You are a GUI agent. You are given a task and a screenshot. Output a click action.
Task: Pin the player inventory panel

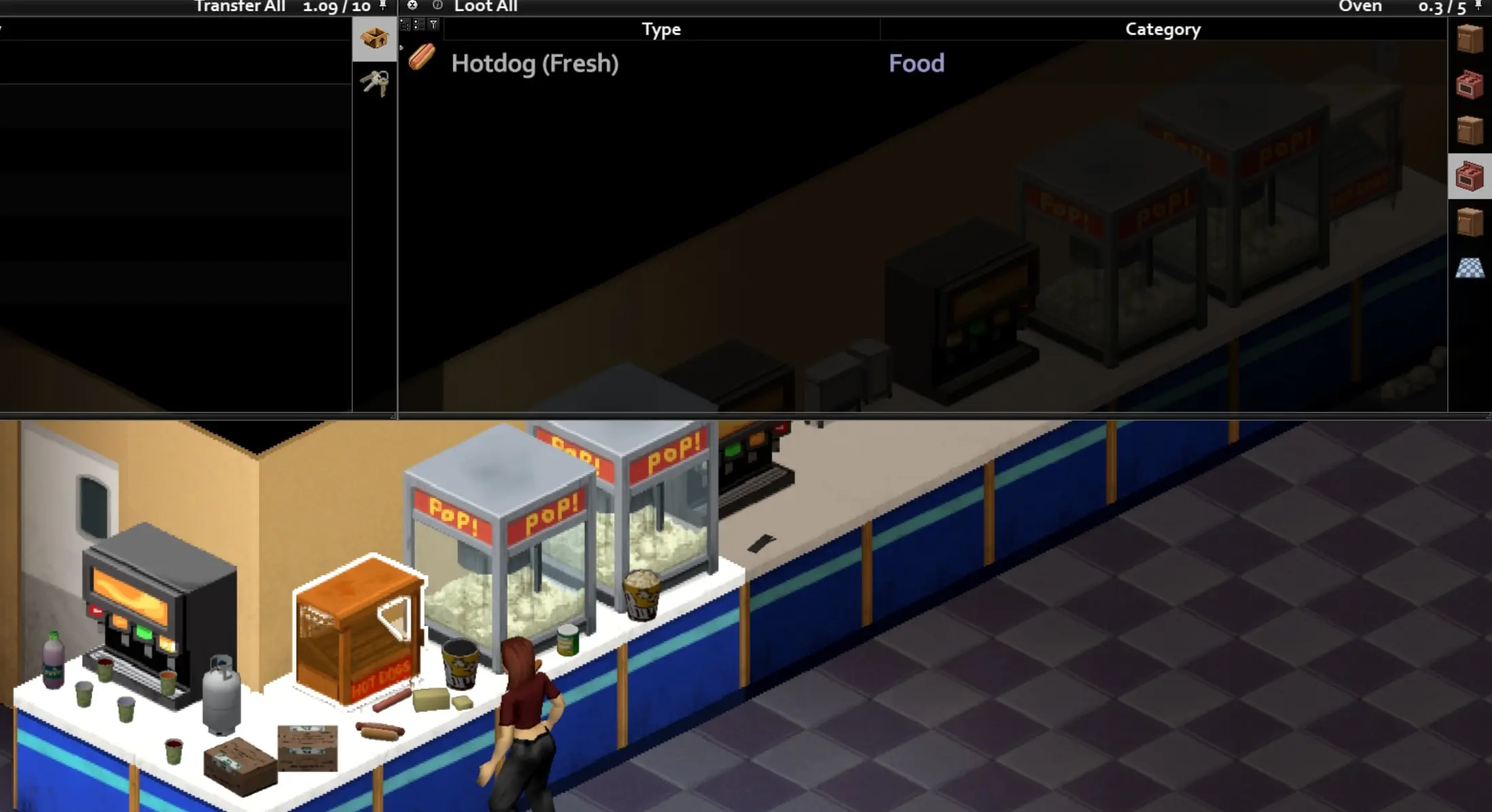point(383,5)
